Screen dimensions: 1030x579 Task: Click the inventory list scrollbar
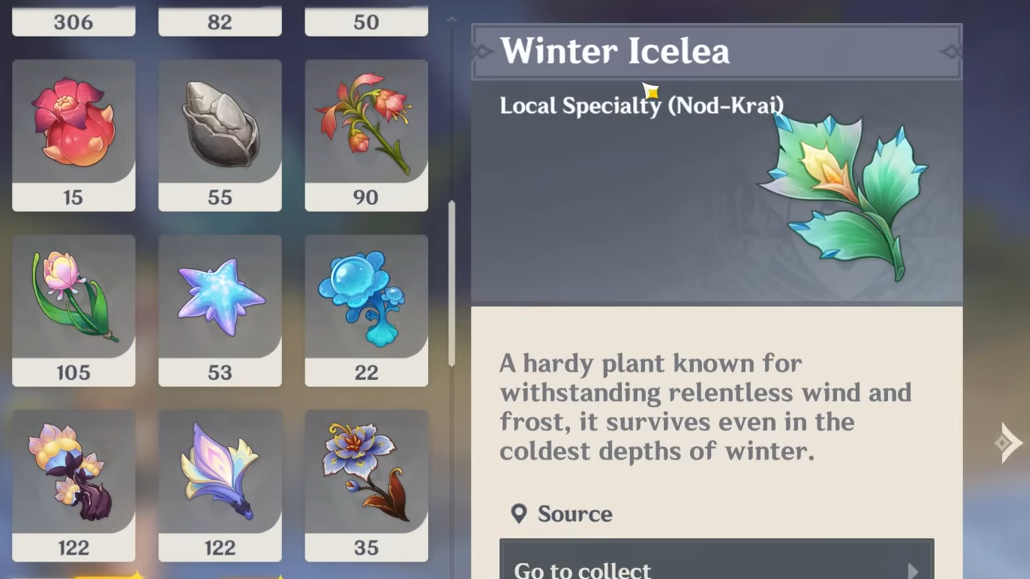pyautogui.click(x=452, y=284)
